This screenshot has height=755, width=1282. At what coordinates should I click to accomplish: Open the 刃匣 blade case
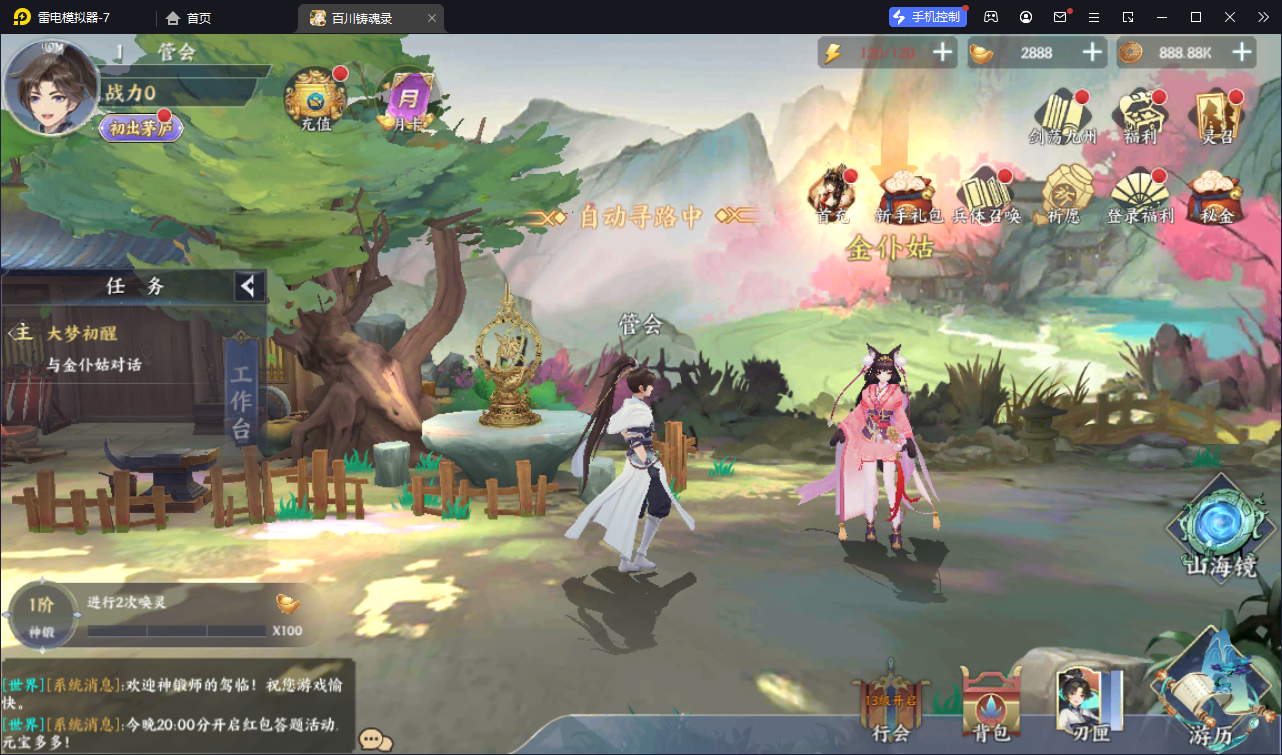tap(1088, 703)
